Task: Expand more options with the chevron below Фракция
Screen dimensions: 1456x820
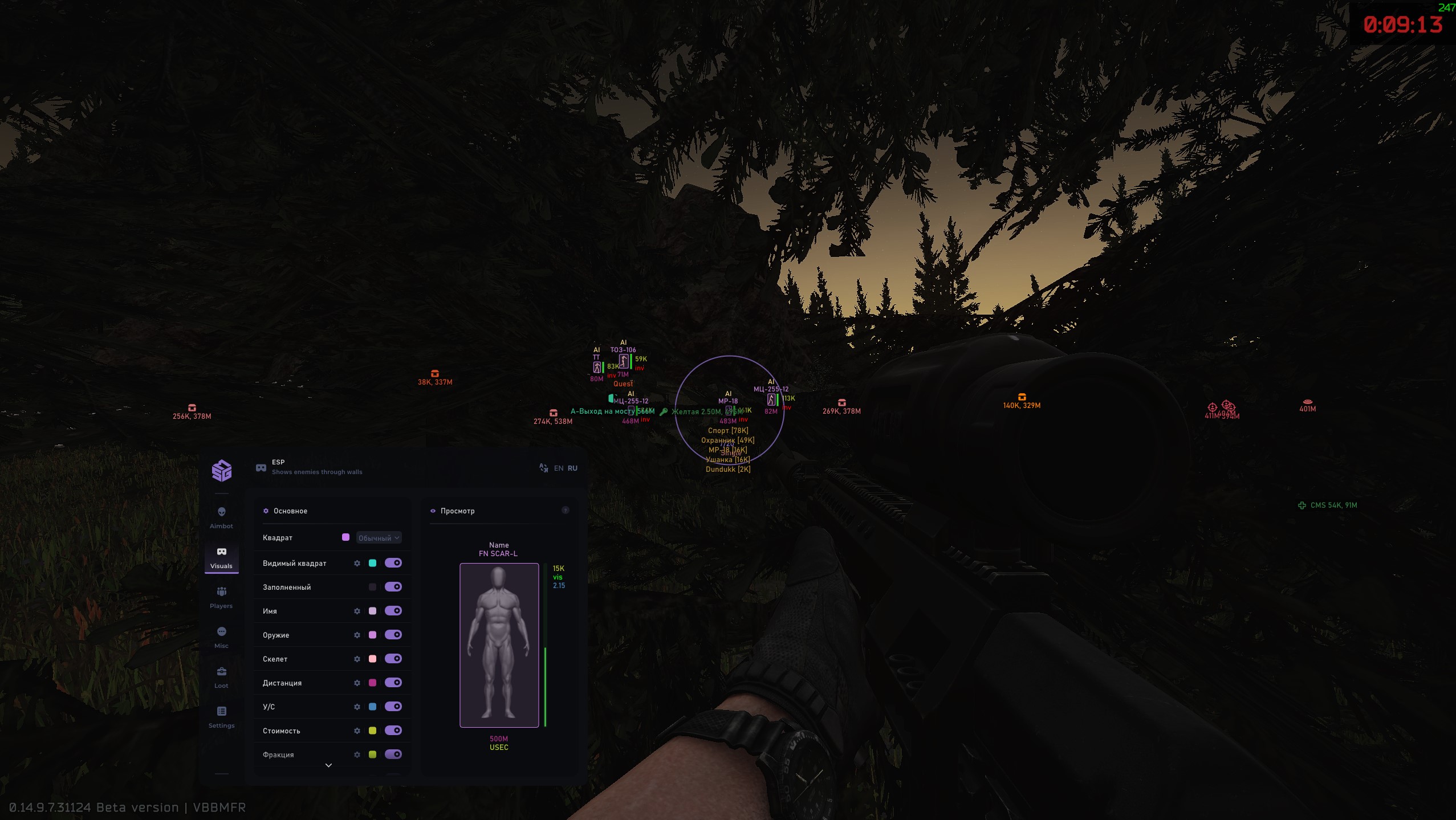Action: click(328, 764)
